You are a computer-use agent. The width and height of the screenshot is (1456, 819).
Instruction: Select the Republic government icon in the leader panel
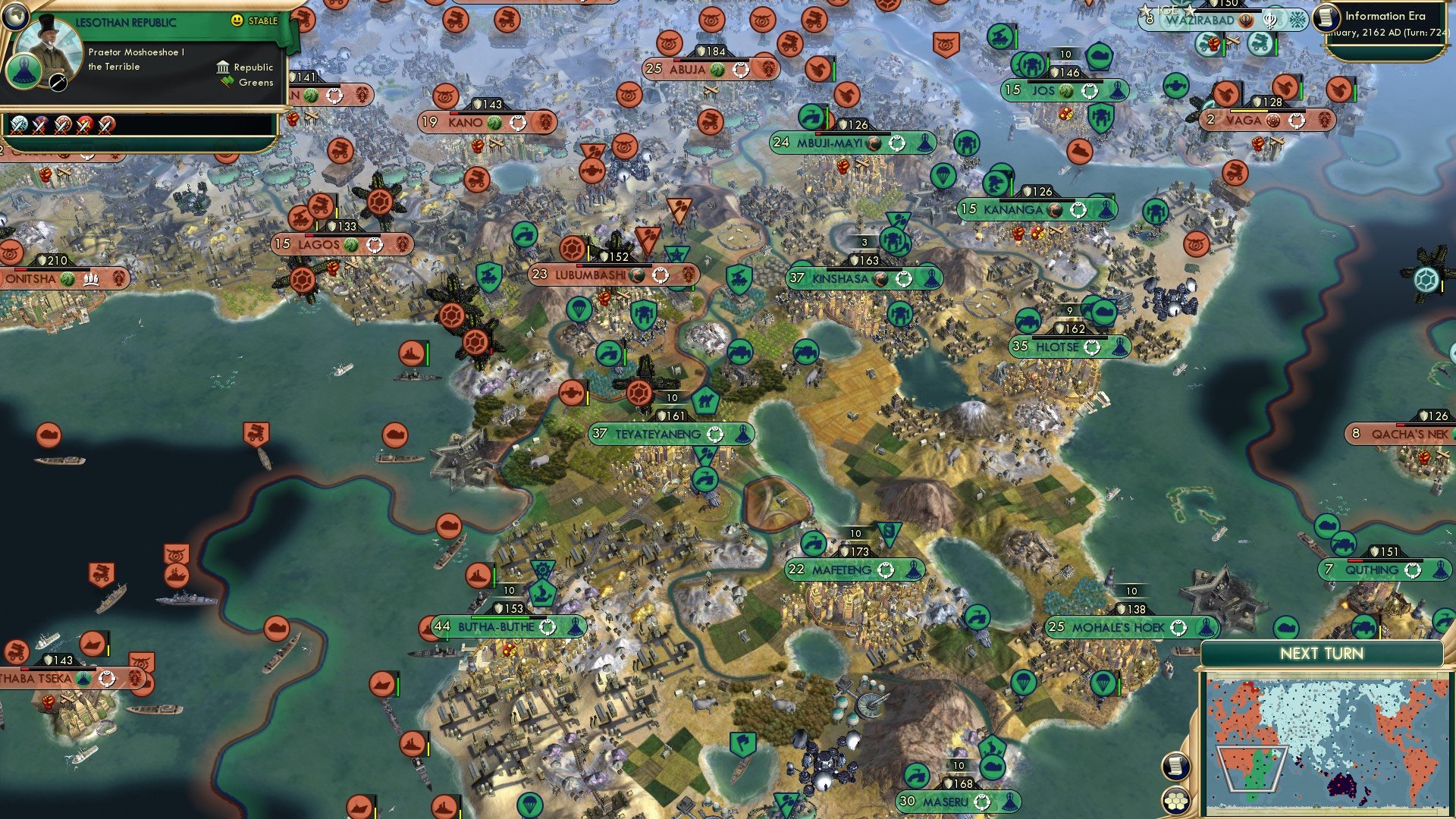223,67
